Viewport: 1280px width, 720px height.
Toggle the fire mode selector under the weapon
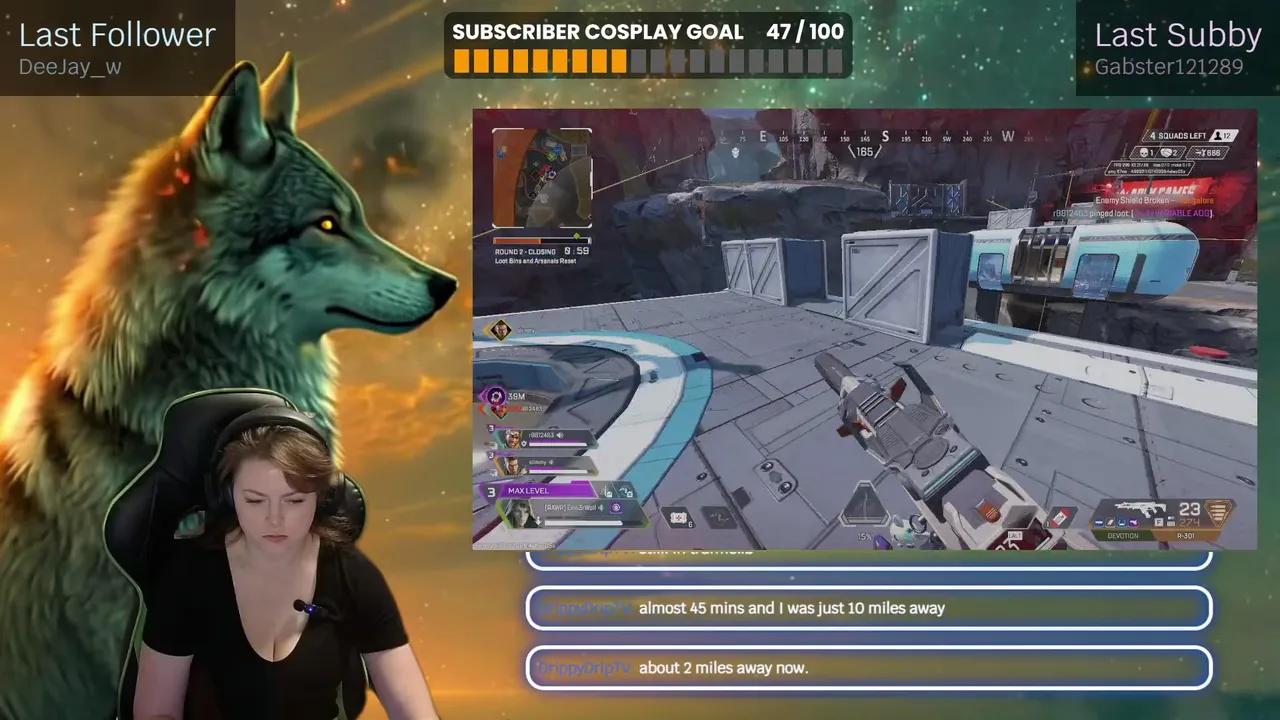click(1158, 522)
